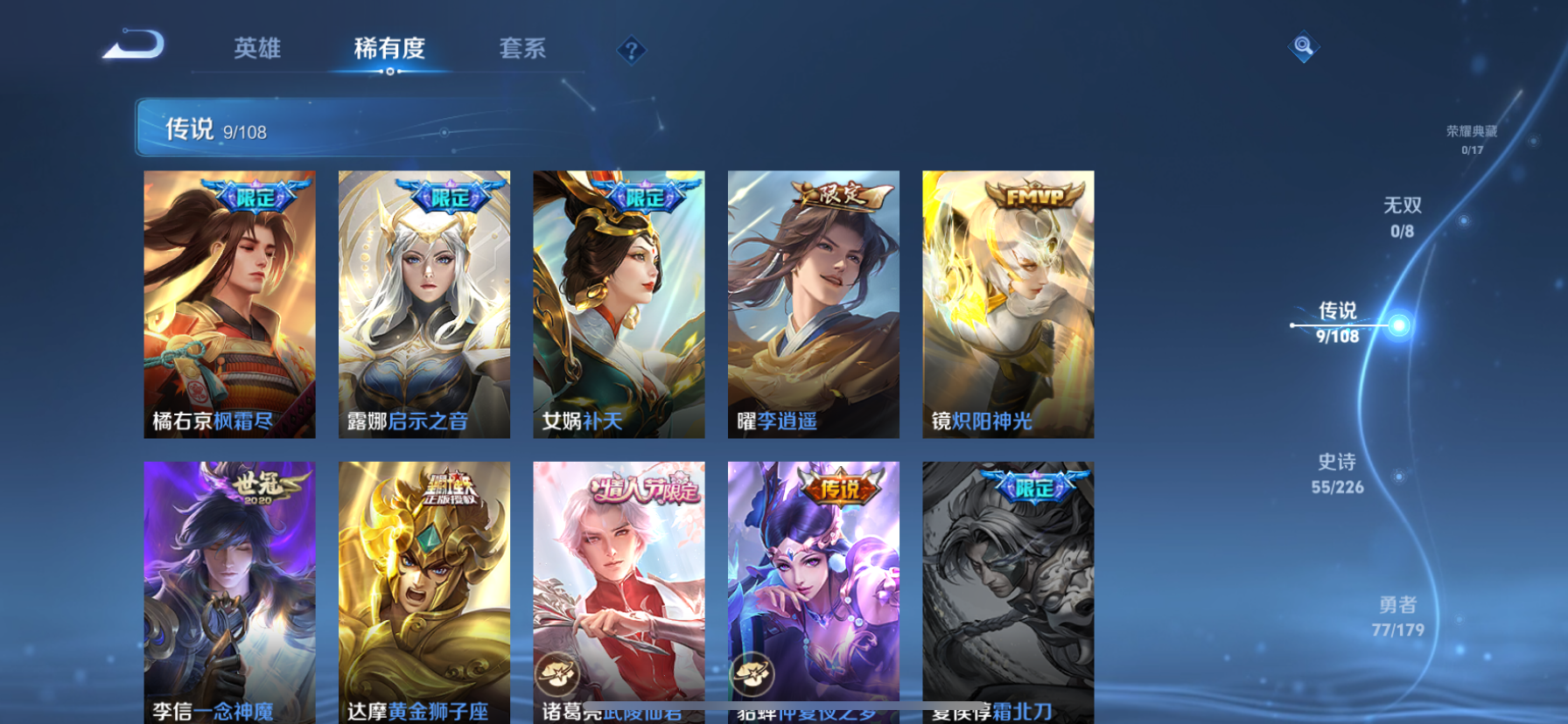Switch to the 英雄 tab

pyautogui.click(x=257, y=48)
